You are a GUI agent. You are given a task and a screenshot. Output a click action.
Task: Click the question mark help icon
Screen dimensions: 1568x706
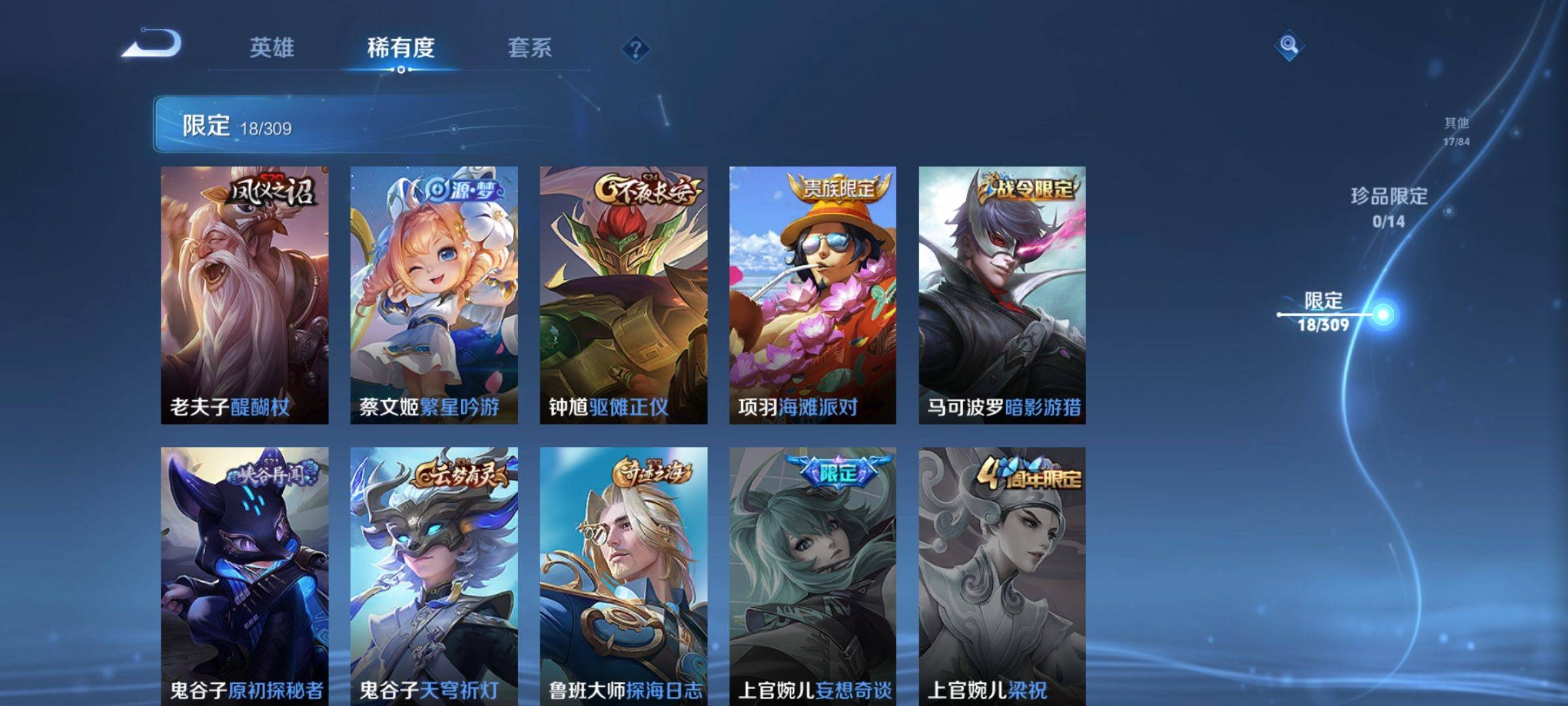click(635, 48)
